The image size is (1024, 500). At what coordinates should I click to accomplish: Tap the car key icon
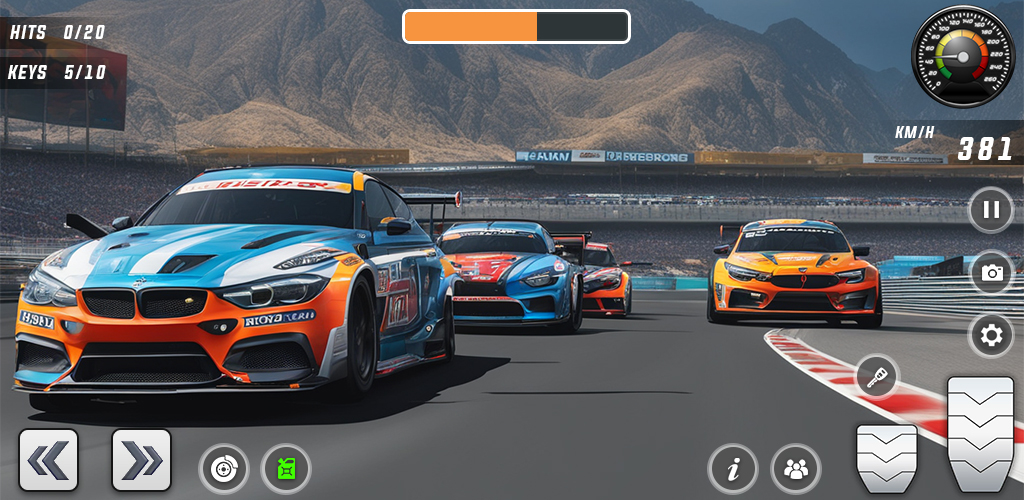[x=877, y=377]
